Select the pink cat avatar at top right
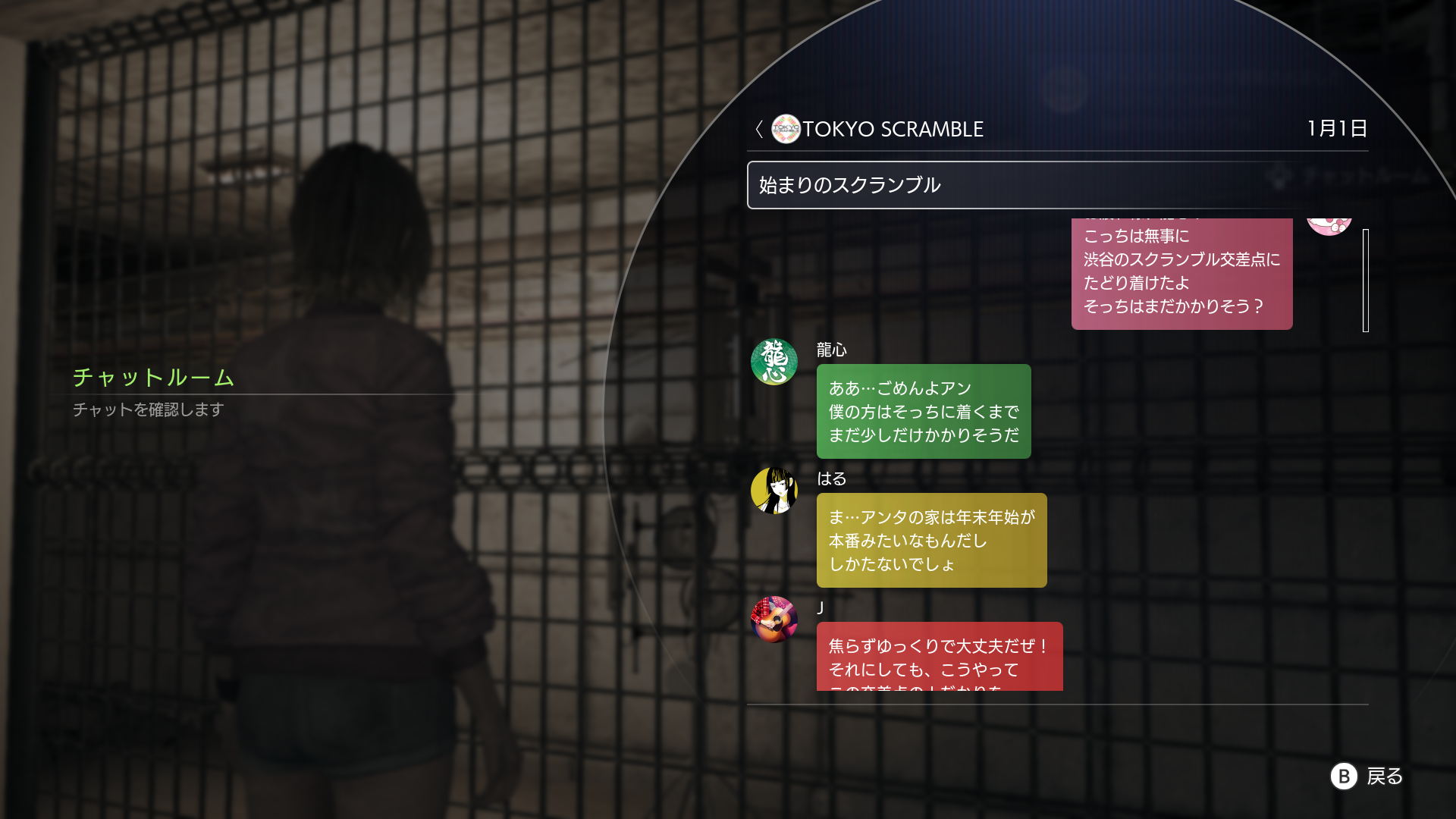1456x819 pixels. pyautogui.click(x=1330, y=222)
